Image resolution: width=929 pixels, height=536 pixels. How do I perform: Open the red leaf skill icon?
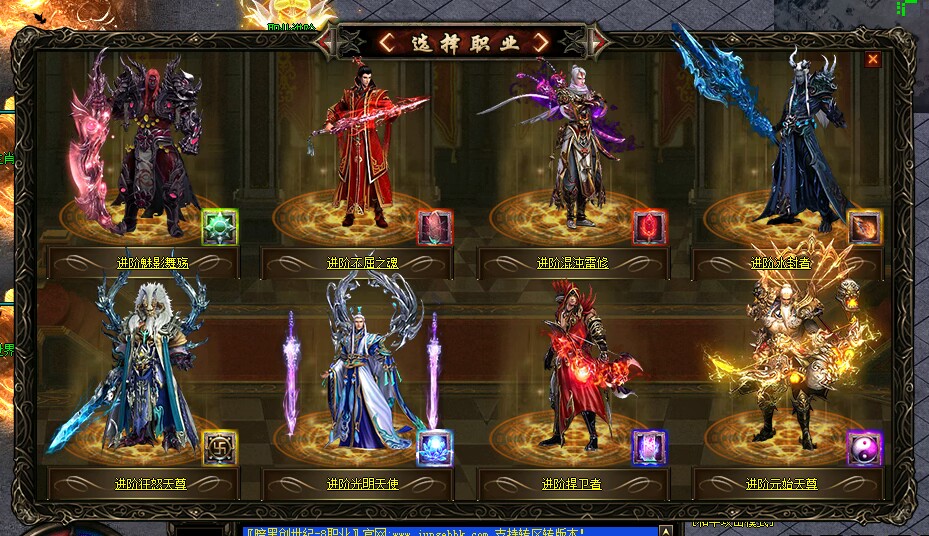(x=435, y=228)
